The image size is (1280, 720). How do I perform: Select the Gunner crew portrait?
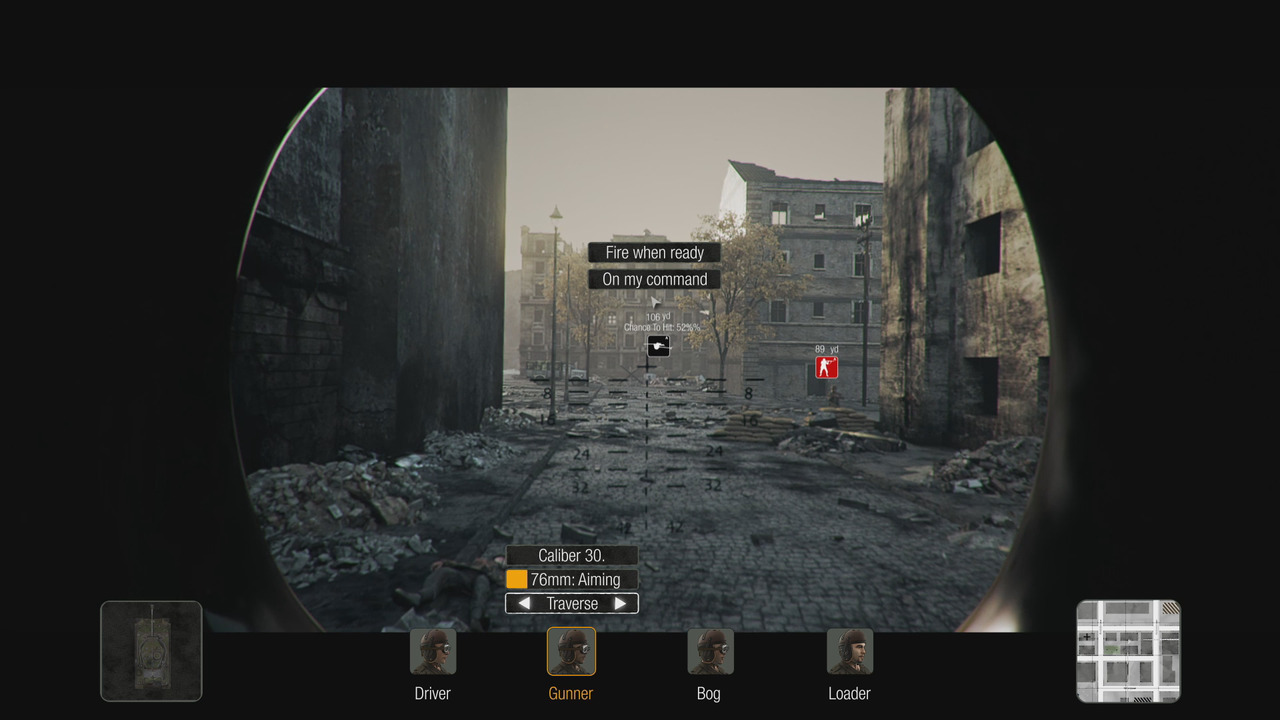[x=571, y=652]
